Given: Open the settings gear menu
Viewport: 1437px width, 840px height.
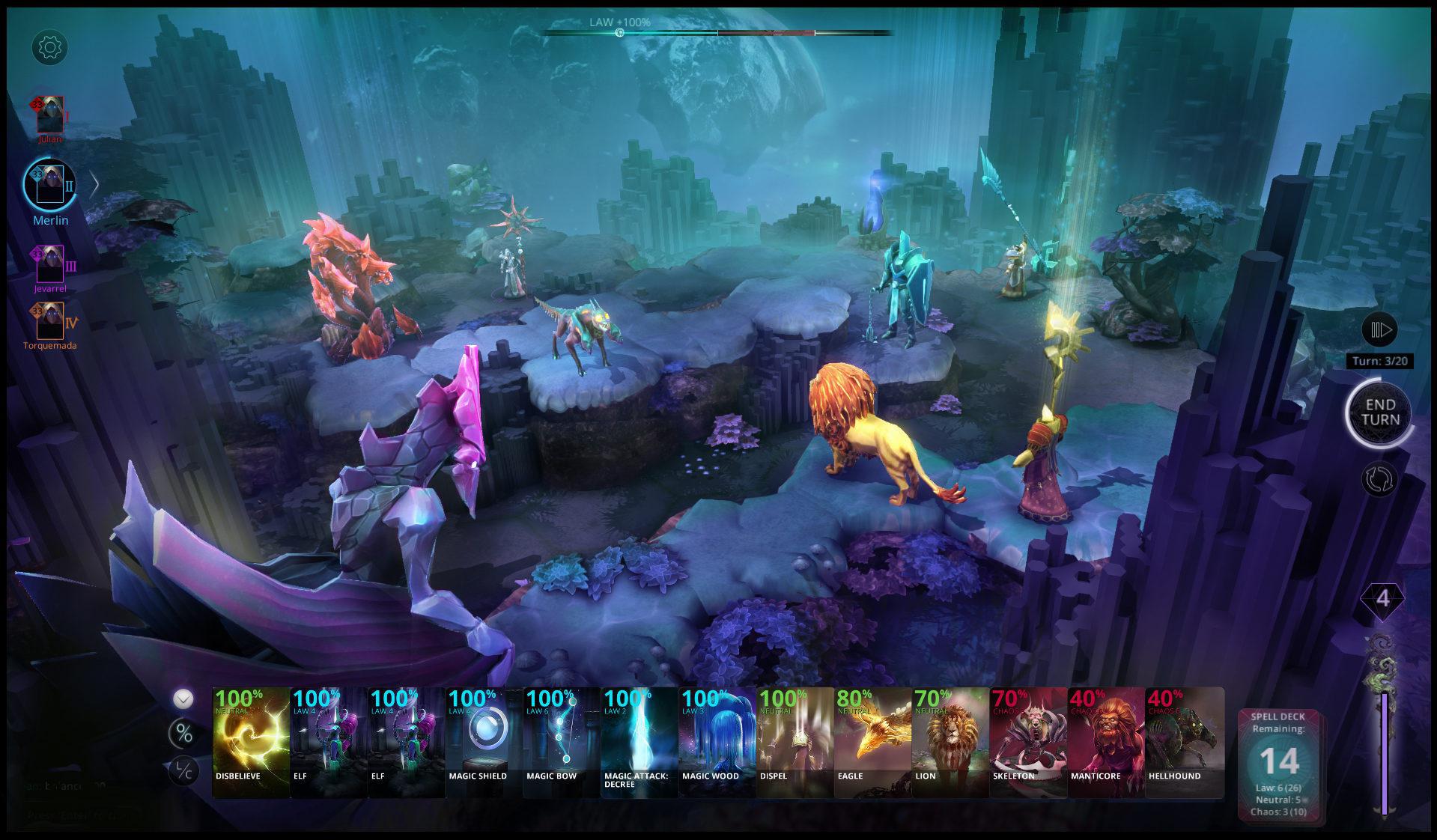Looking at the screenshot, I should [x=50, y=47].
